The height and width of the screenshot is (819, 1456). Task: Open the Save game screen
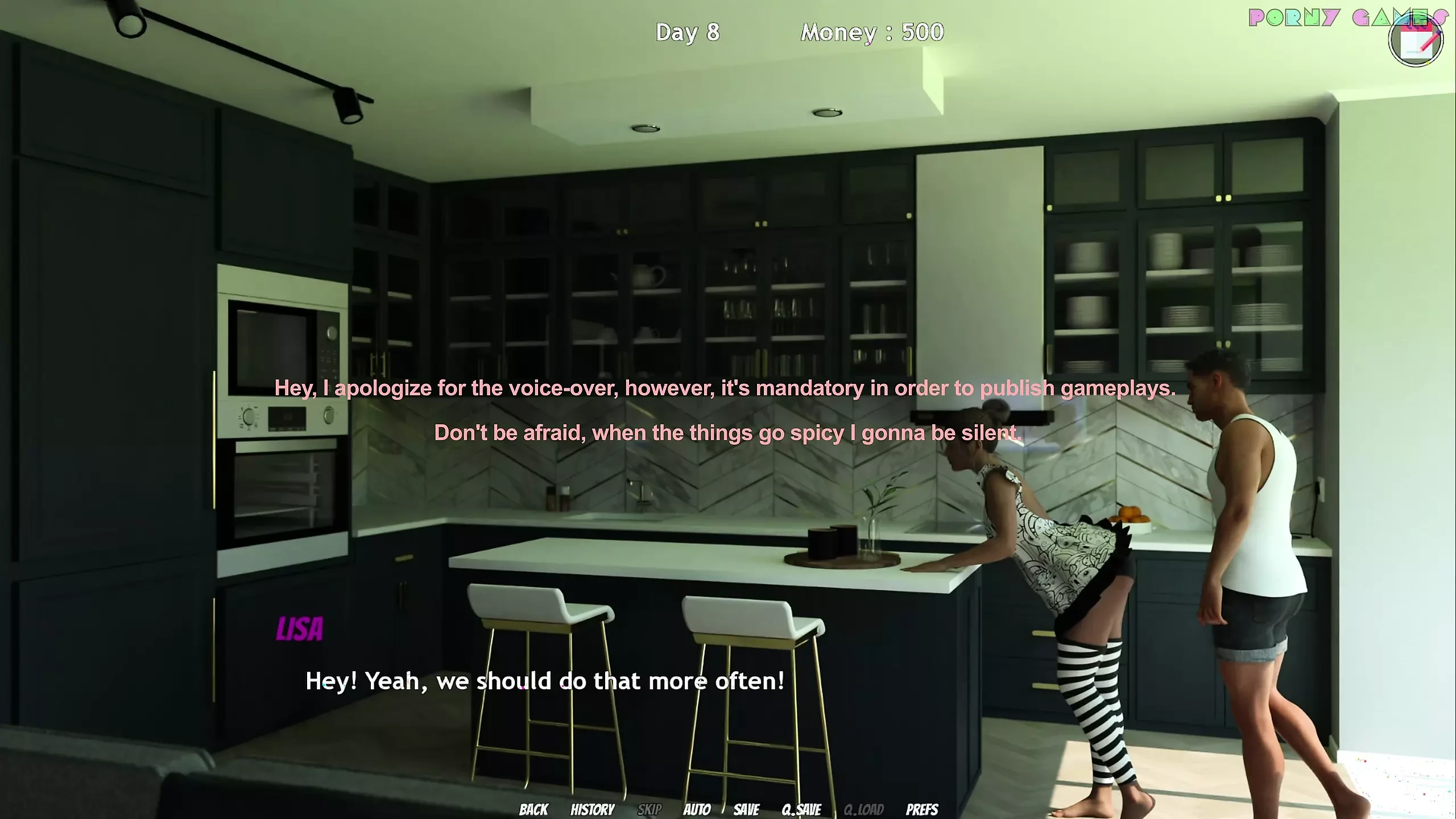pyautogui.click(x=746, y=809)
